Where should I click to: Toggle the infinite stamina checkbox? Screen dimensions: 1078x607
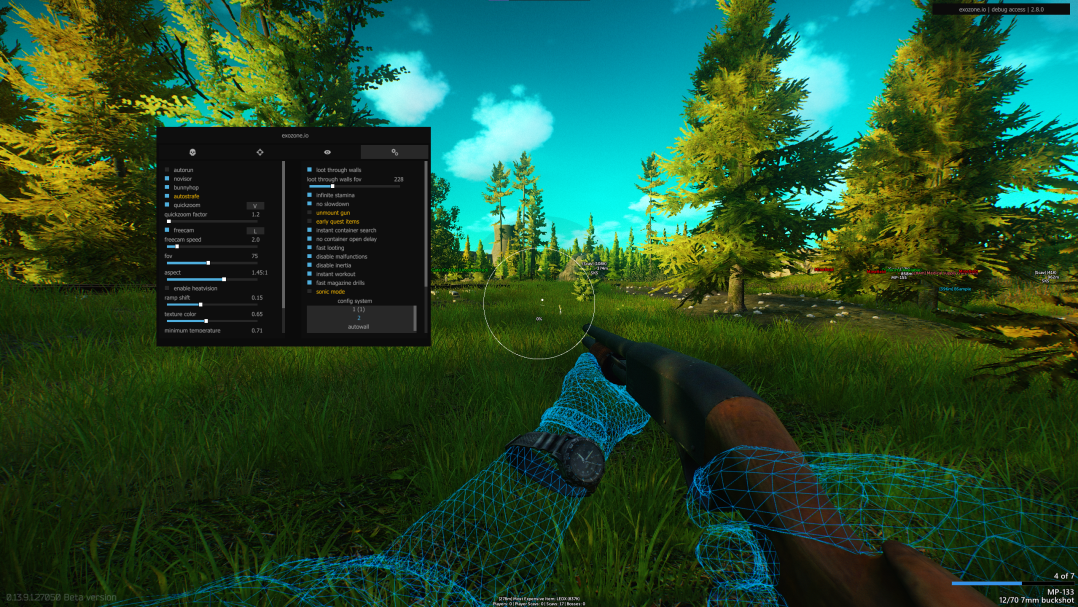(310, 195)
